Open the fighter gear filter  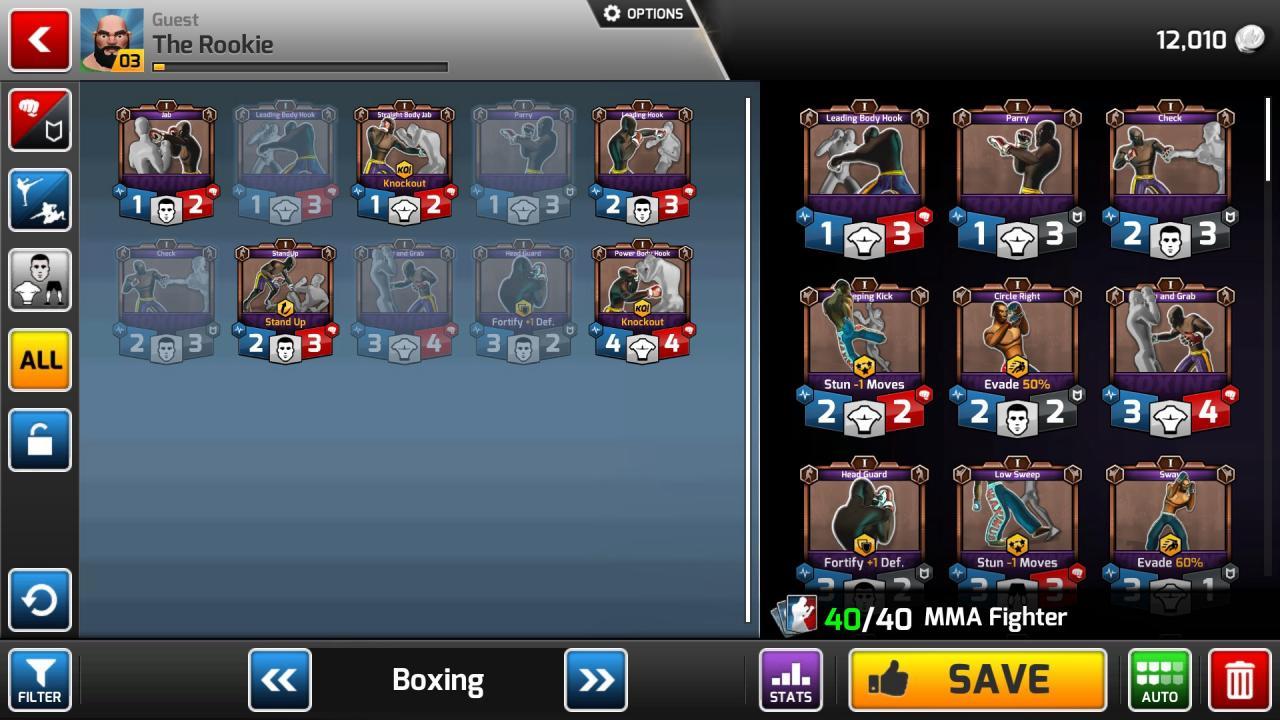(x=40, y=279)
